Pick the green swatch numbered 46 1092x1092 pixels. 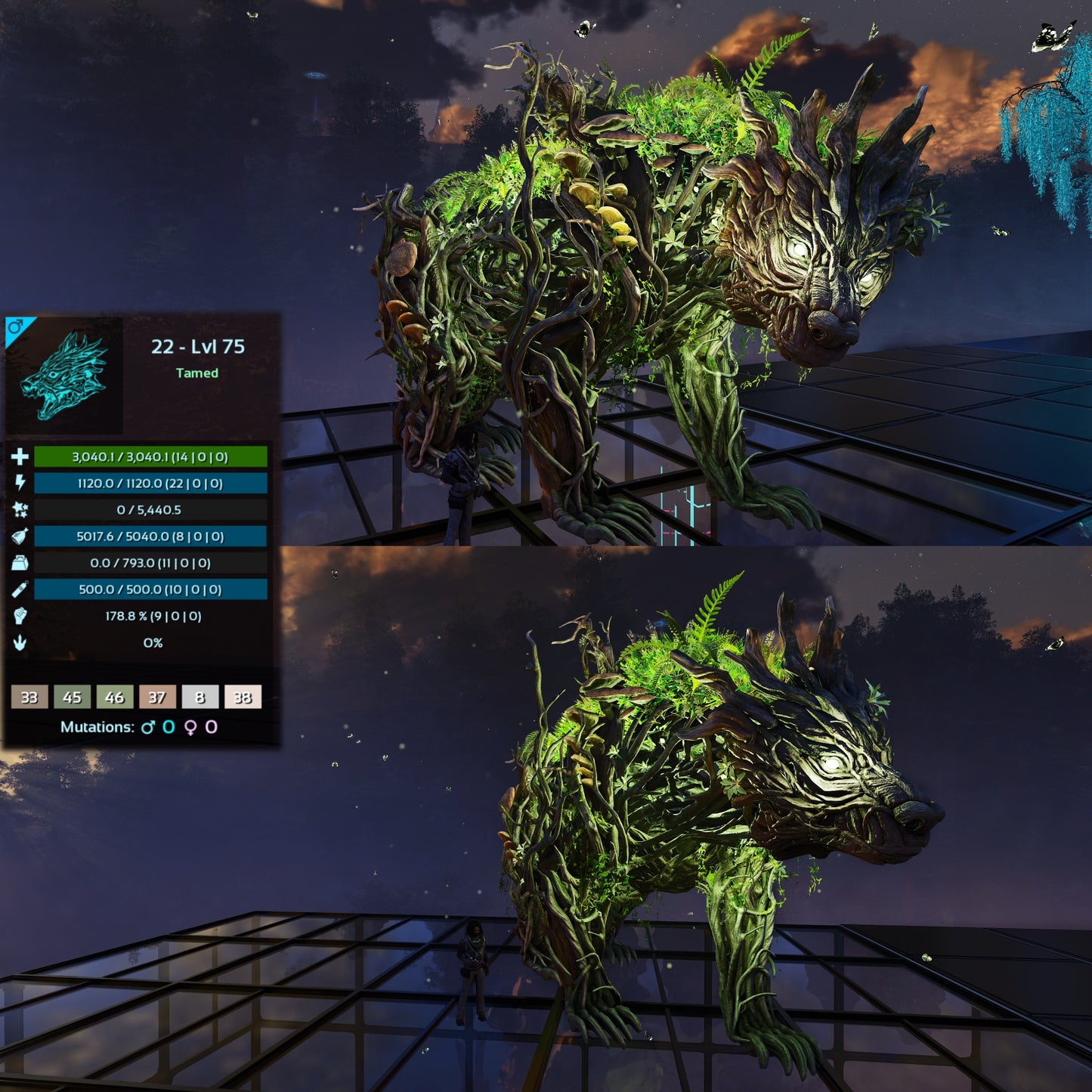114,697
